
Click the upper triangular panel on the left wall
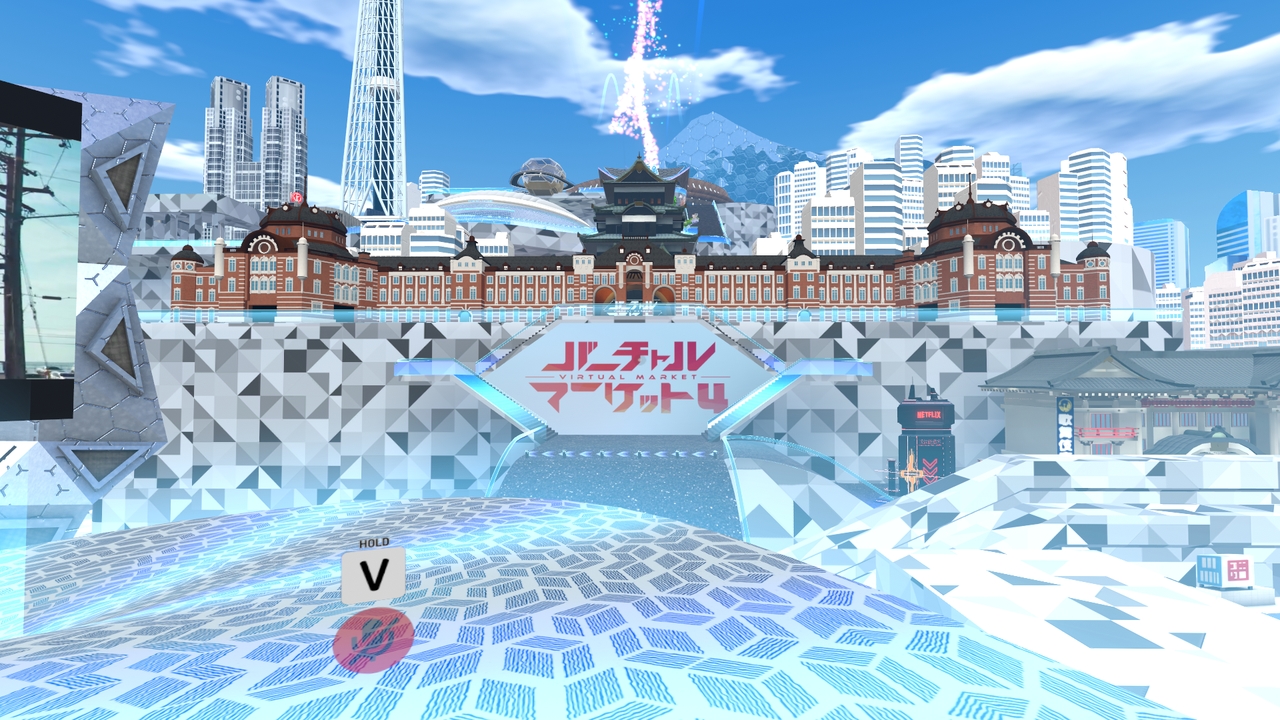(x=121, y=181)
